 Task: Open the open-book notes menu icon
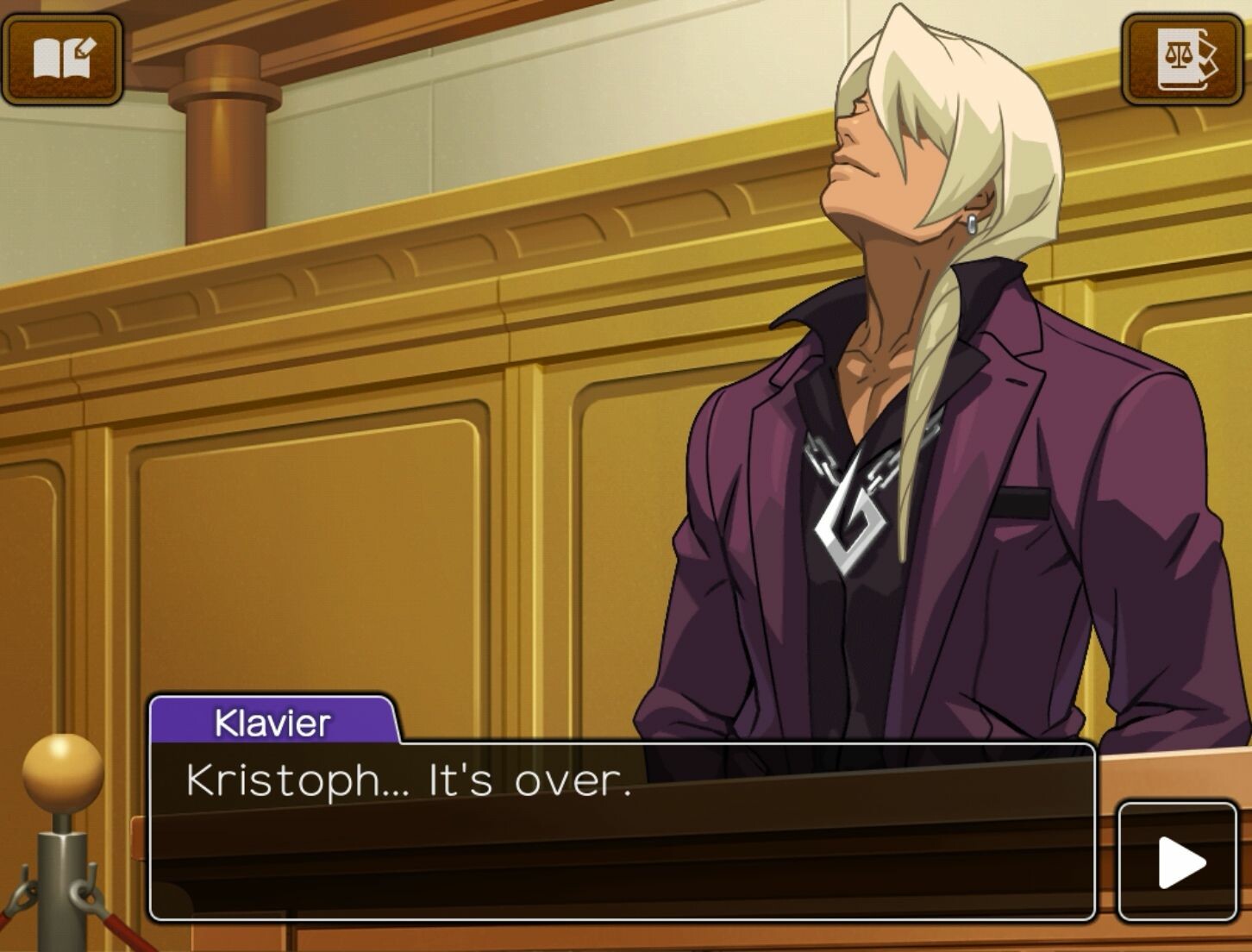point(62,59)
